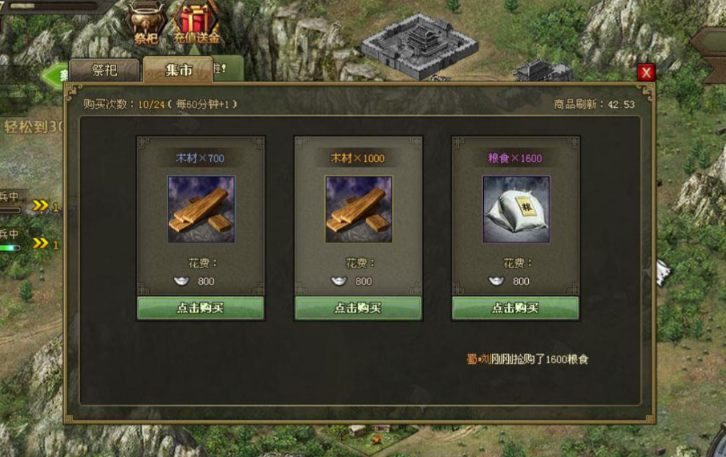
Task: Select the 粮食×1600 grain sack icon
Action: pos(516,209)
